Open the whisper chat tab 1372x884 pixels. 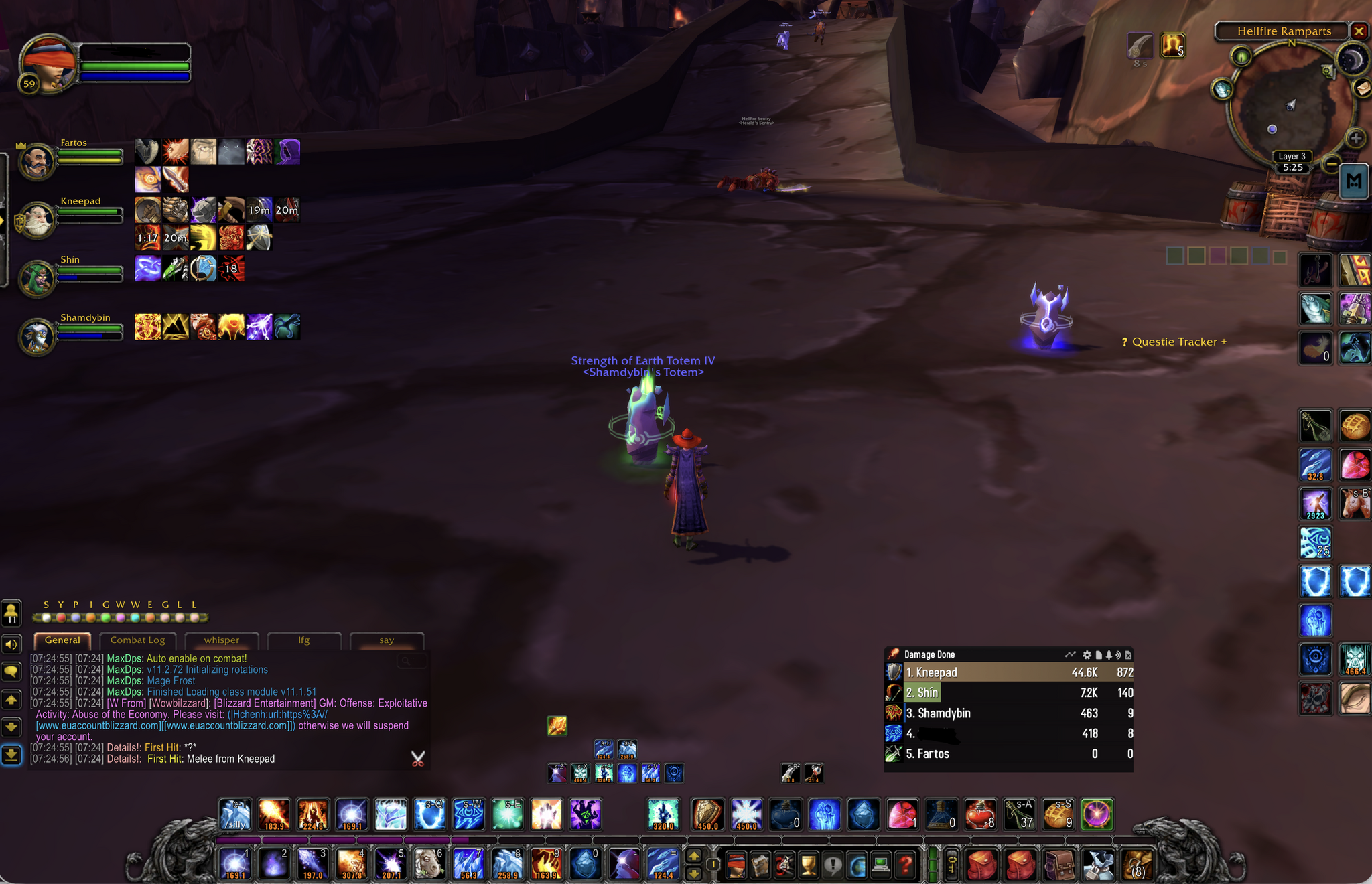pos(222,640)
